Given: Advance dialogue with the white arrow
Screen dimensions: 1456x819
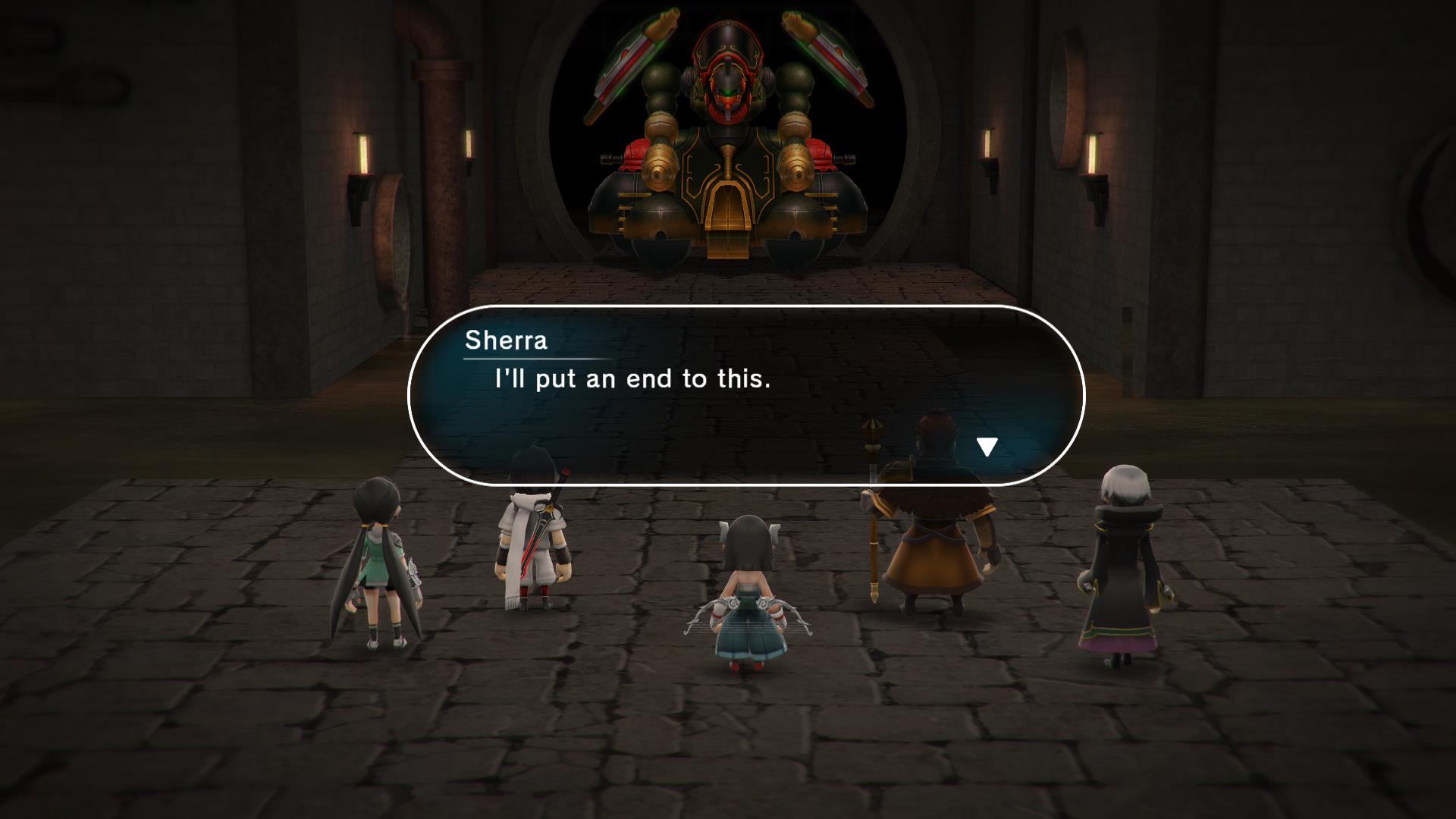Looking at the screenshot, I should coord(986,447).
